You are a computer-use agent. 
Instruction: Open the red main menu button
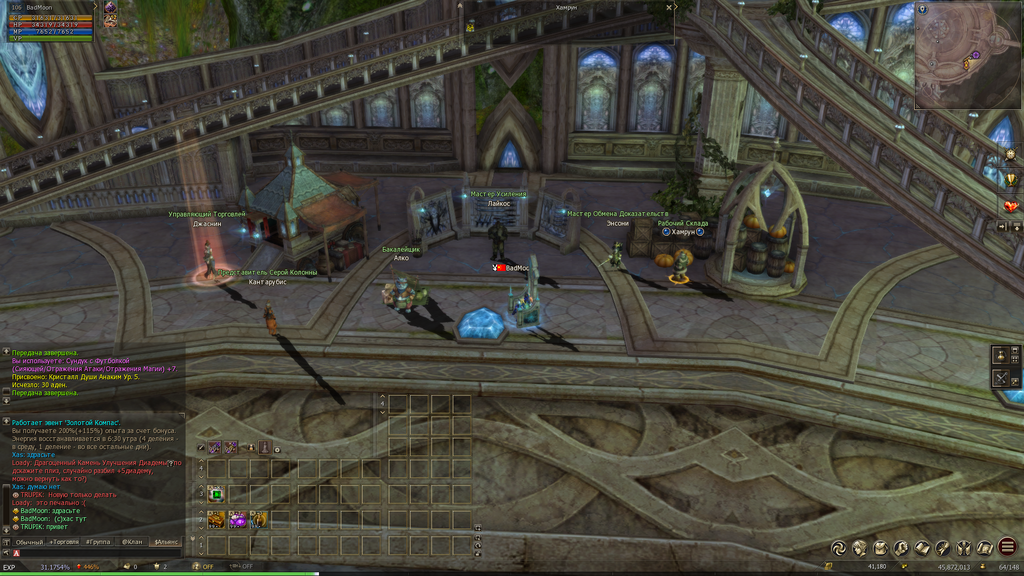pyautogui.click(x=1007, y=547)
